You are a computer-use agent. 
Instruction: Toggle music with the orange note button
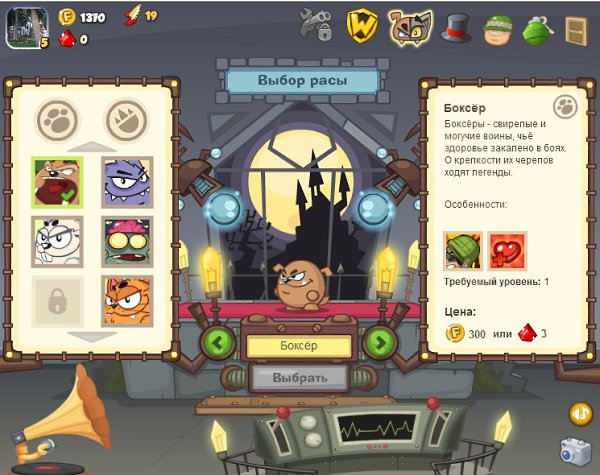click(x=580, y=412)
